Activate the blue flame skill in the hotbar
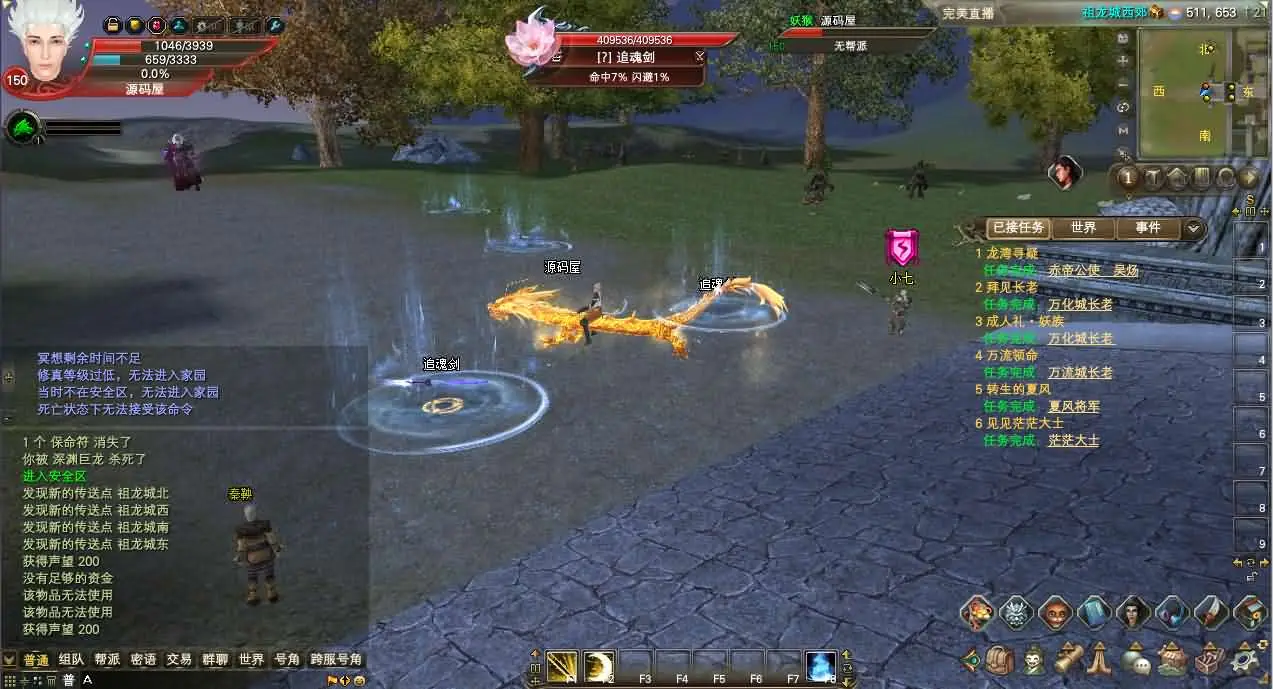Screen dimensions: 1273x689 pyautogui.click(x=820, y=665)
